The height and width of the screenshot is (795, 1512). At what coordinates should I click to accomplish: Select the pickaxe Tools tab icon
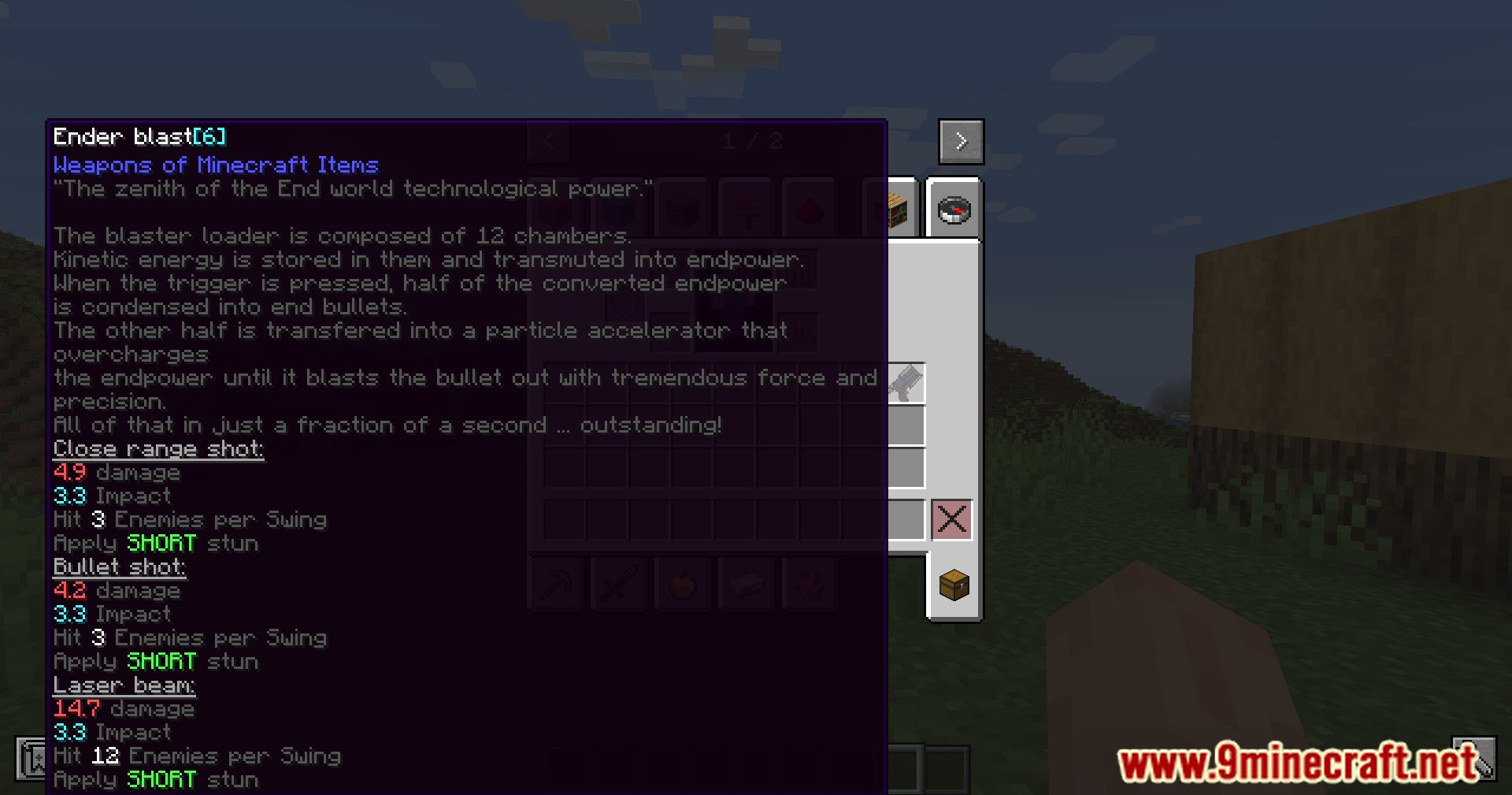[x=557, y=584]
